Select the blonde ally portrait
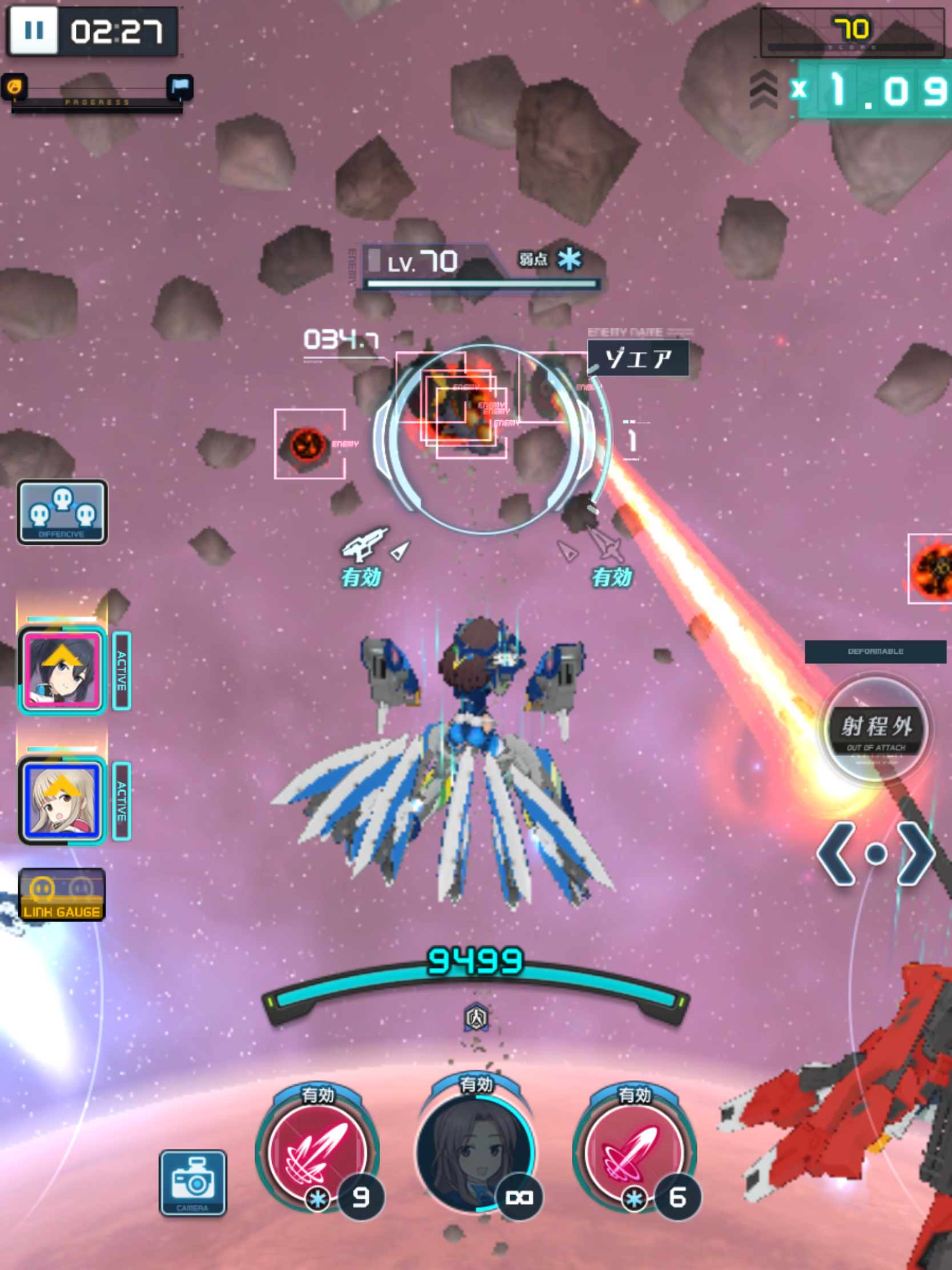 tap(62, 801)
